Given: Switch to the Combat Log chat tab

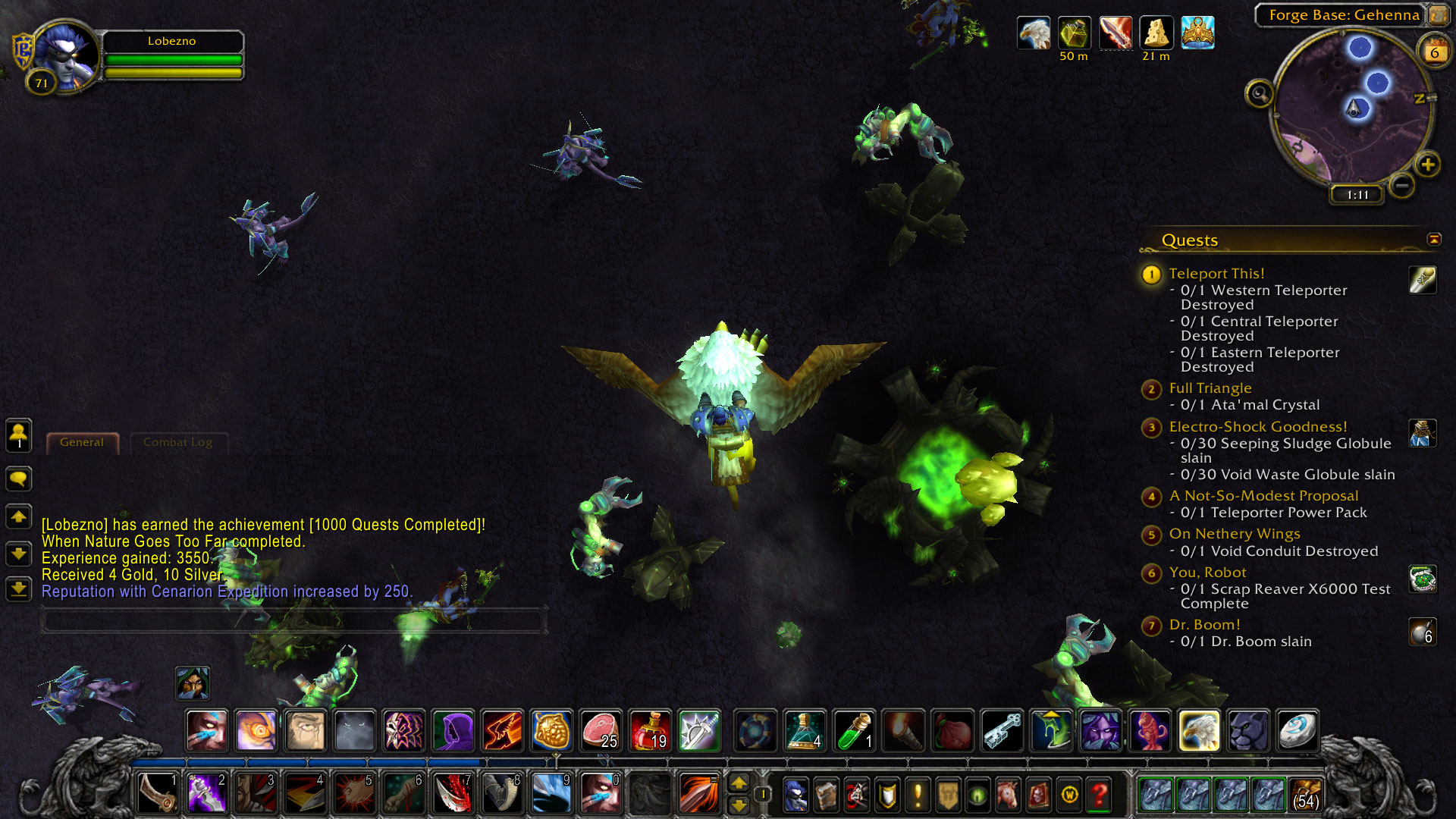Looking at the screenshot, I should [177, 442].
